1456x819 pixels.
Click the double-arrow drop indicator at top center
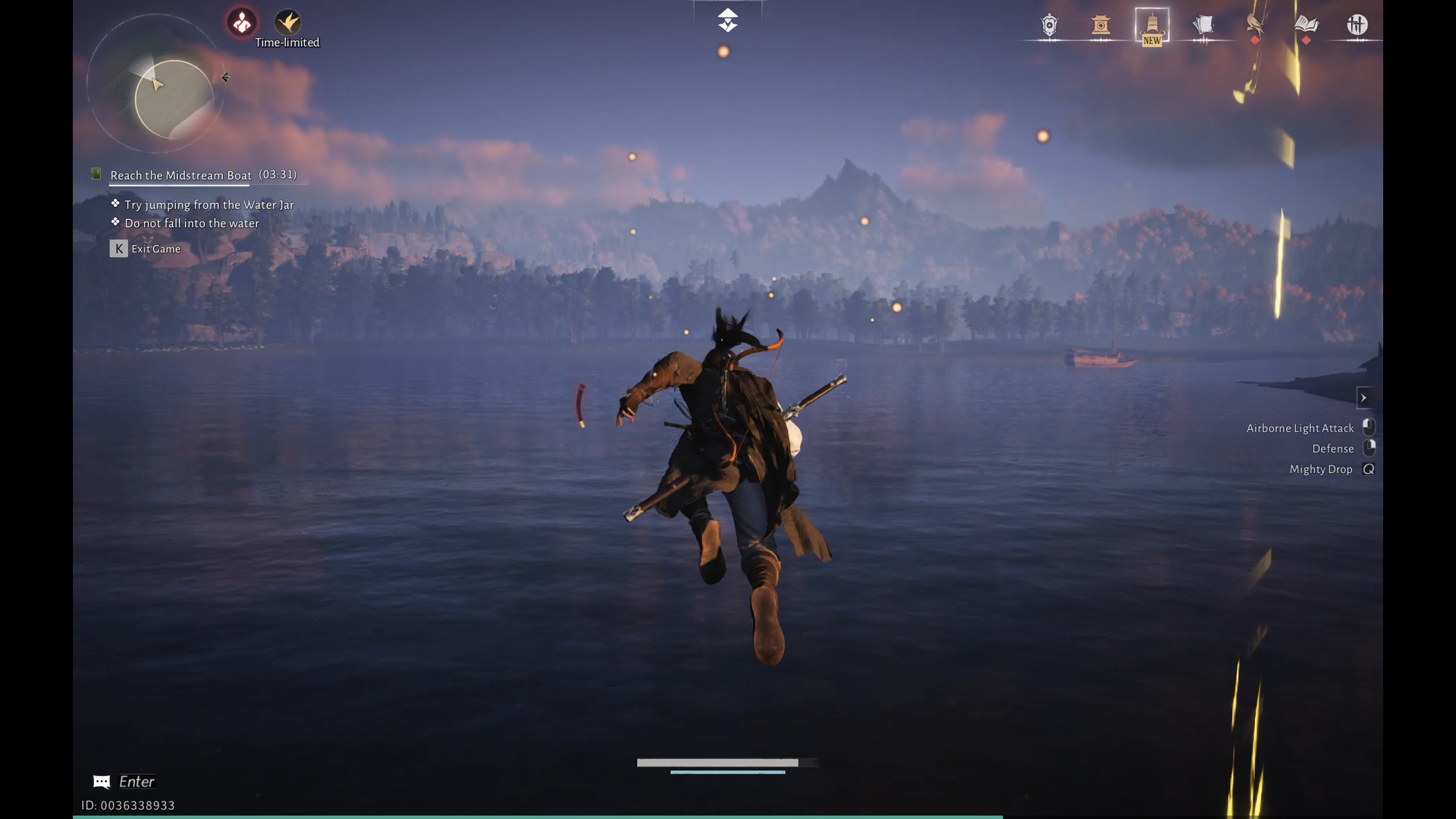(727, 20)
